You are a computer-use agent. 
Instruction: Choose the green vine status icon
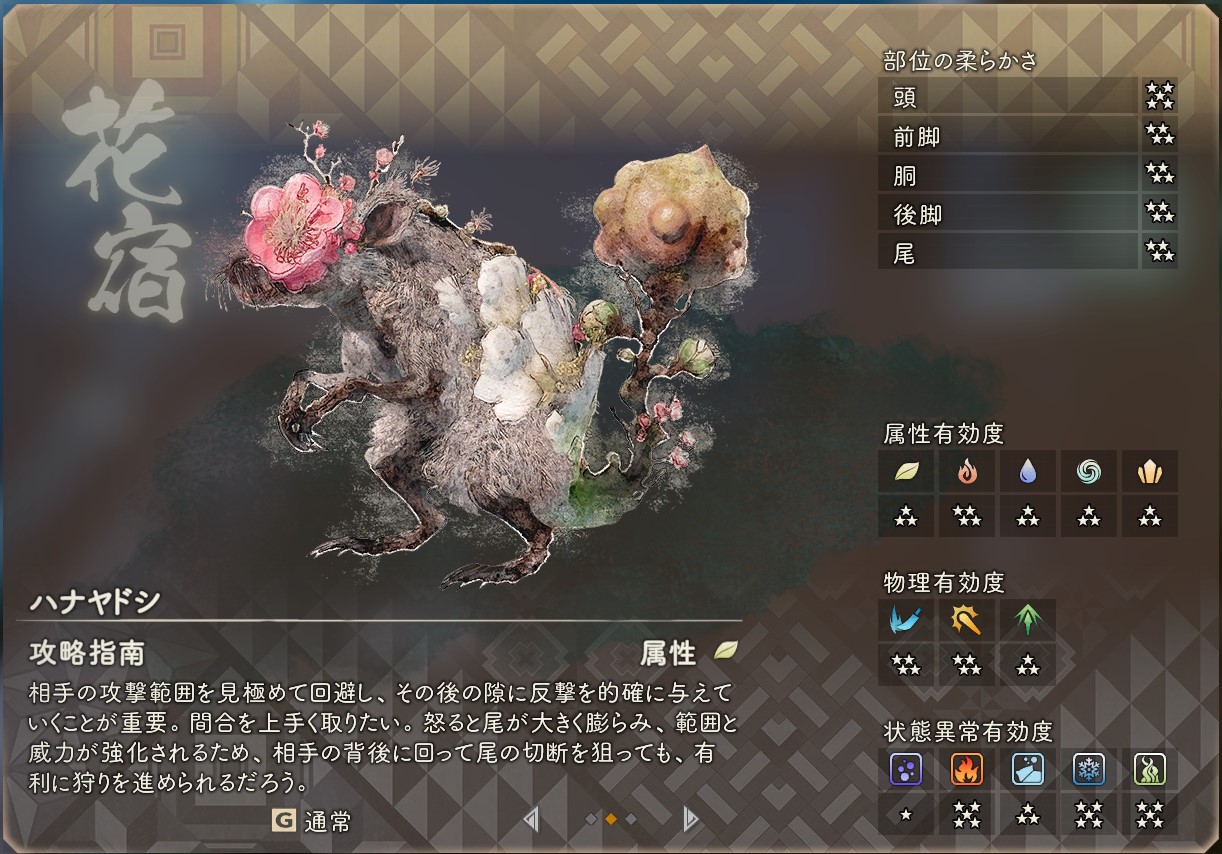click(x=1150, y=769)
